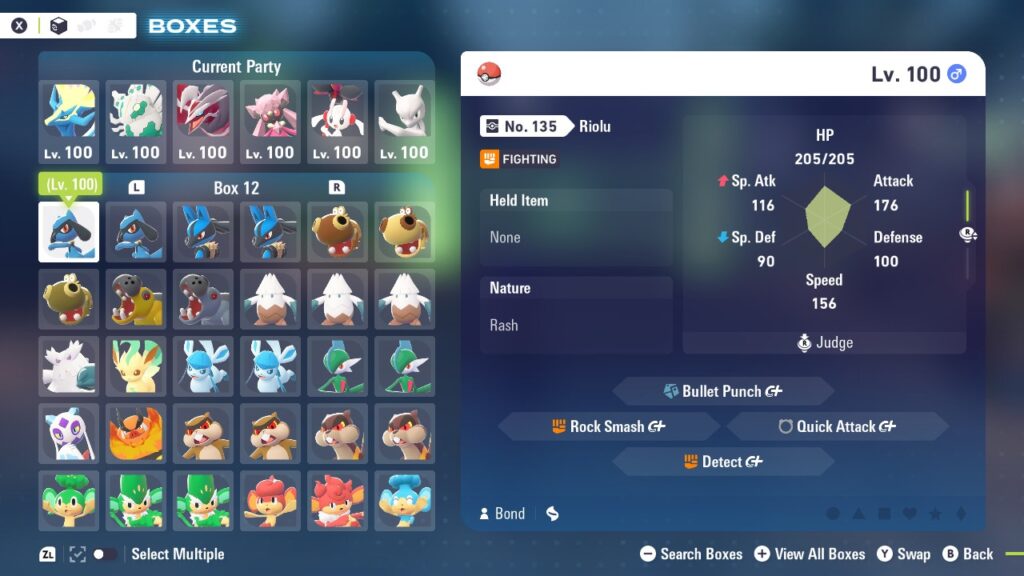
Task: Select the Froslass box slot
Action: click(x=69, y=432)
